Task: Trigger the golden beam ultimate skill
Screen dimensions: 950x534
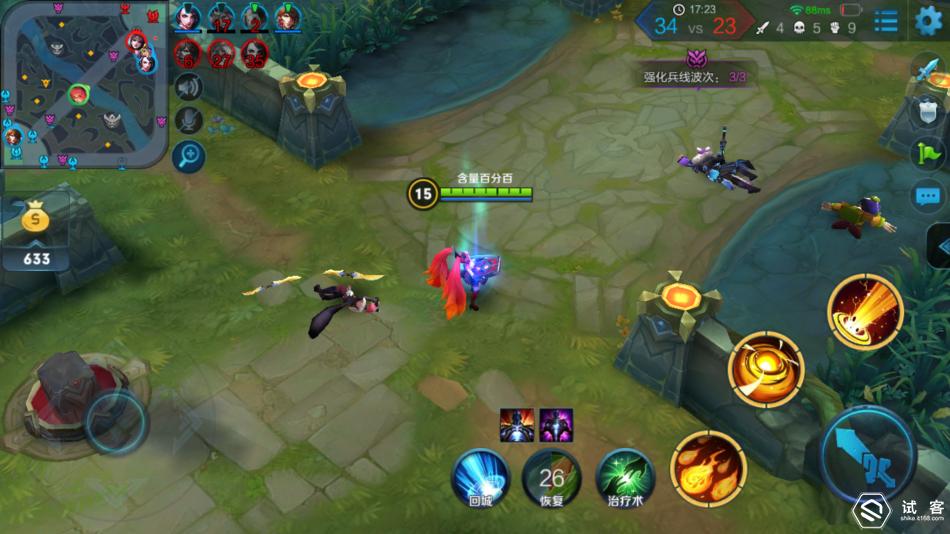Action: [x=865, y=311]
